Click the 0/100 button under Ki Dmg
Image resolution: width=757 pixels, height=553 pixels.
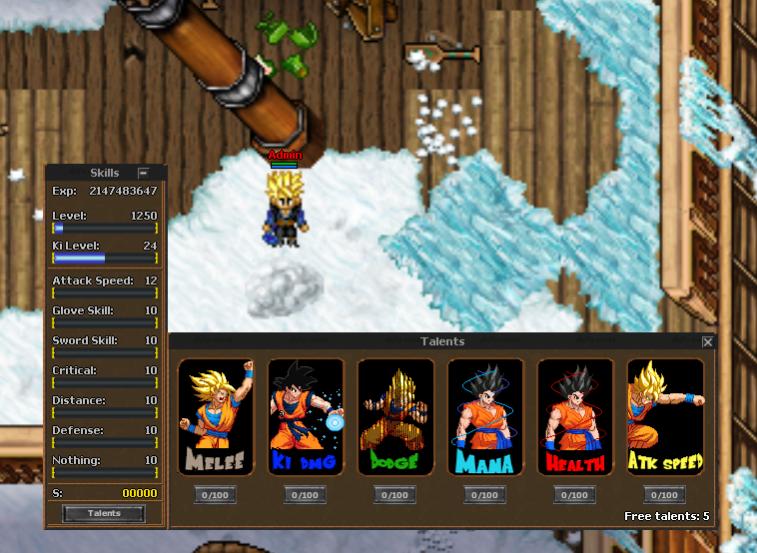pos(305,495)
